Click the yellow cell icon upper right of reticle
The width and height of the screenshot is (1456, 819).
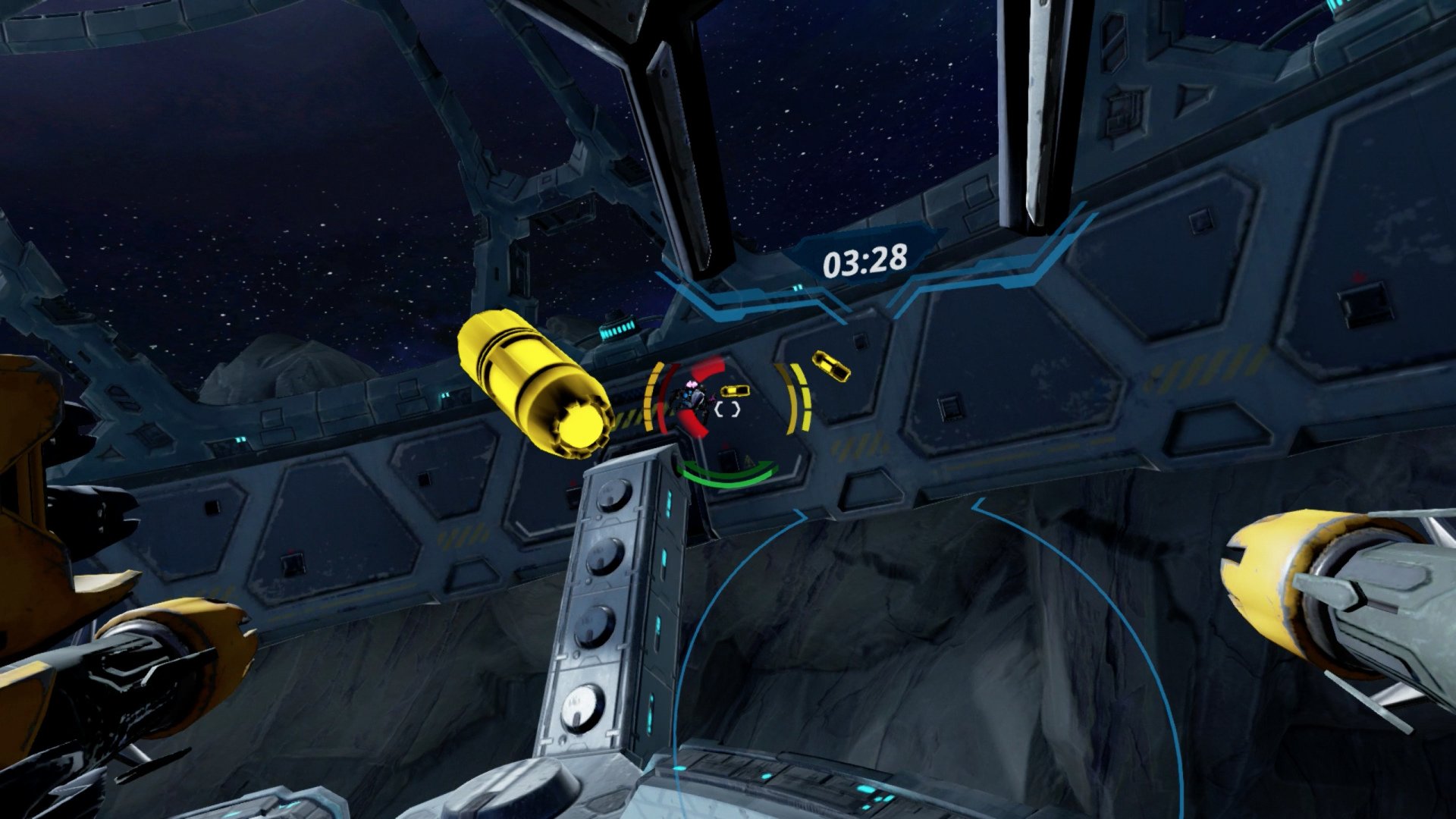pos(831,367)
